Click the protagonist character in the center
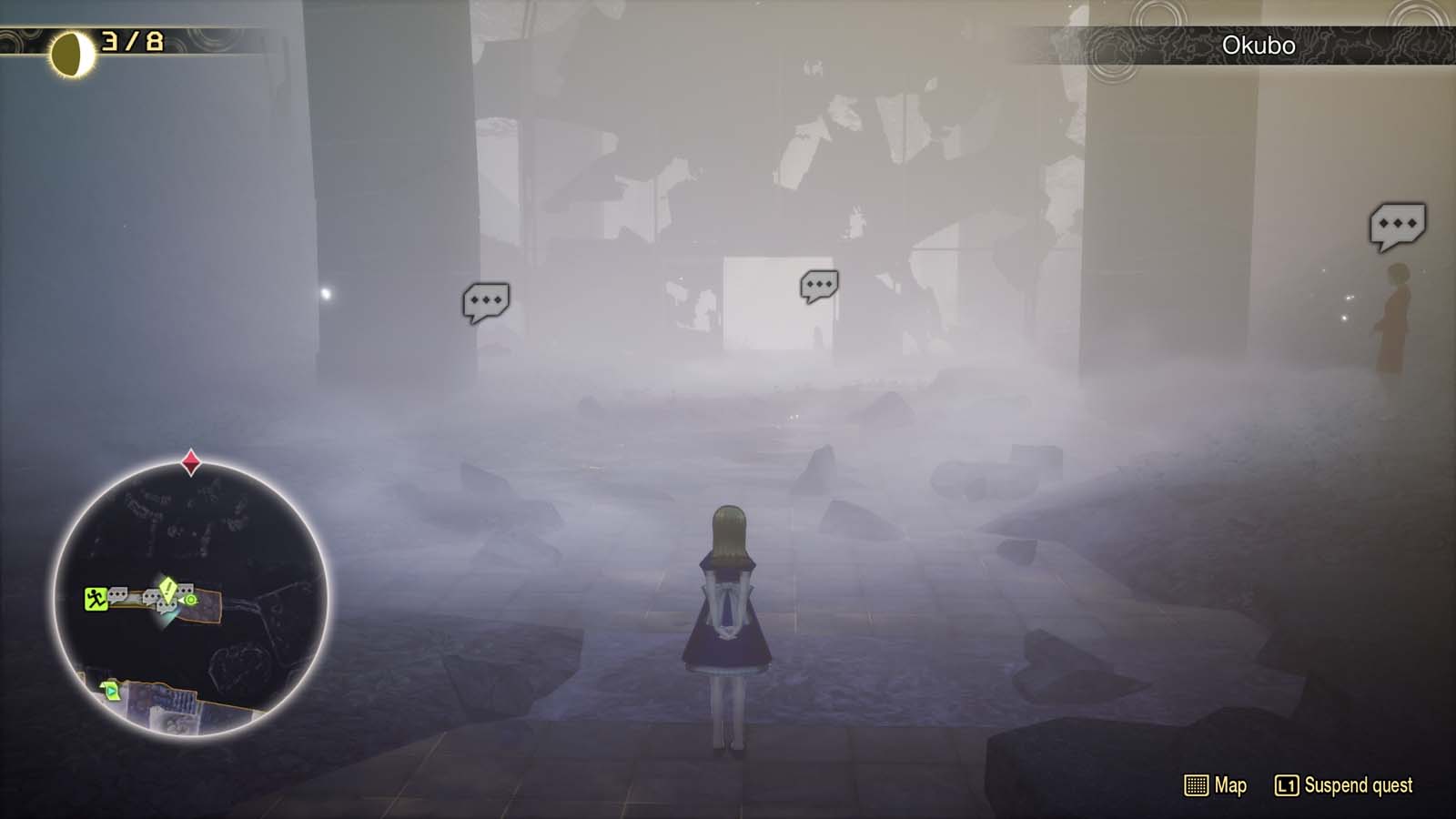The image size is (1456, 819). (x=729, y=628)
